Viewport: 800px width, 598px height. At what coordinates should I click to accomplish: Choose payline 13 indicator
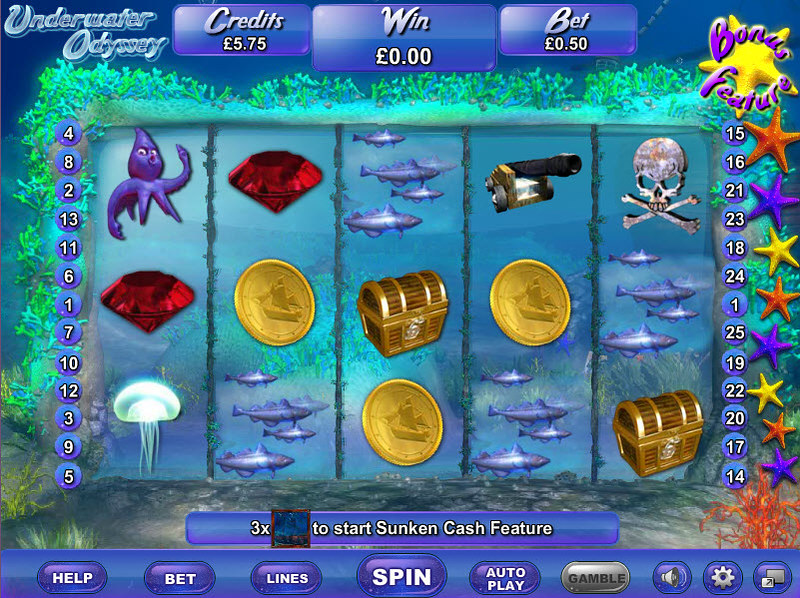pyautogui.click(x=69, y=218)
